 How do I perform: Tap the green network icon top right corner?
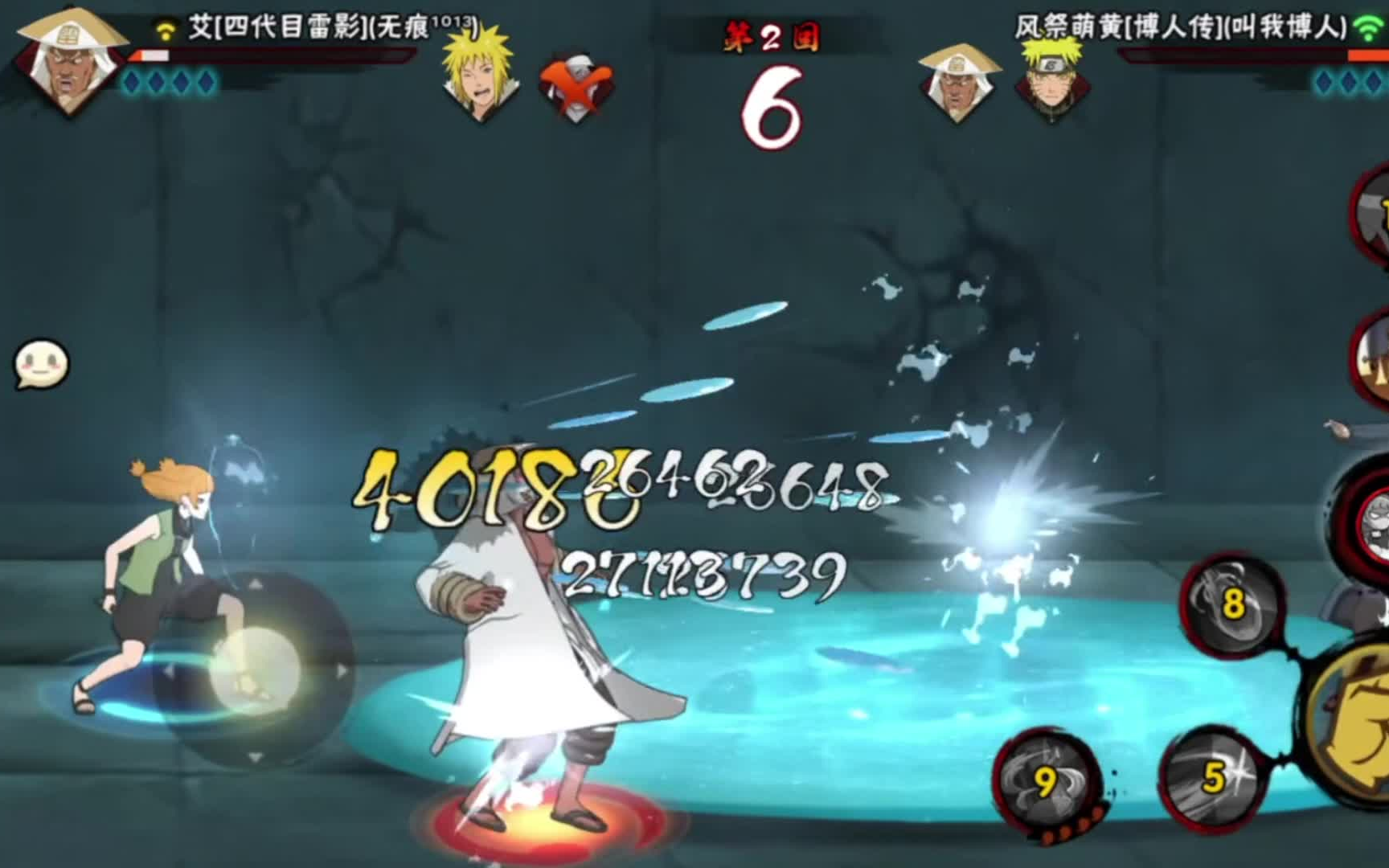(x=1364, y=25)
